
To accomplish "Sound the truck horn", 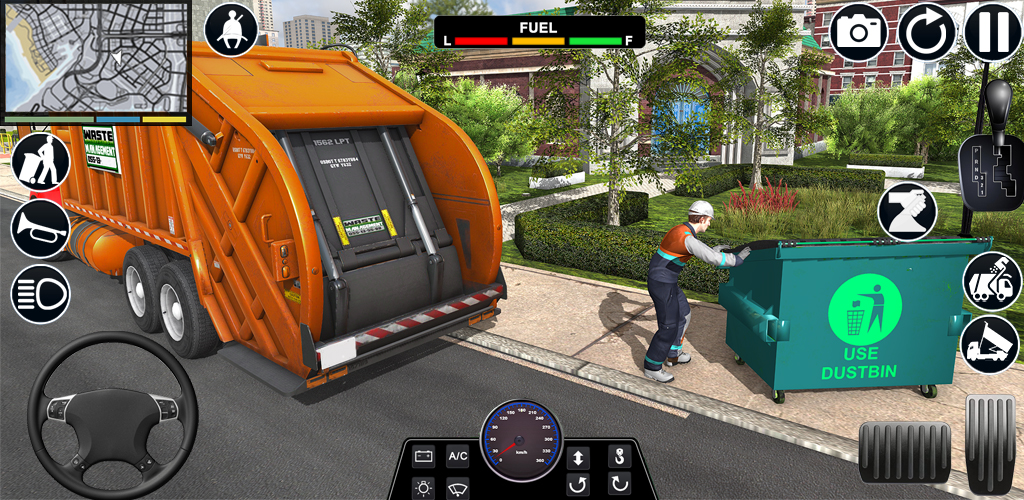I will tap(41, 228).
